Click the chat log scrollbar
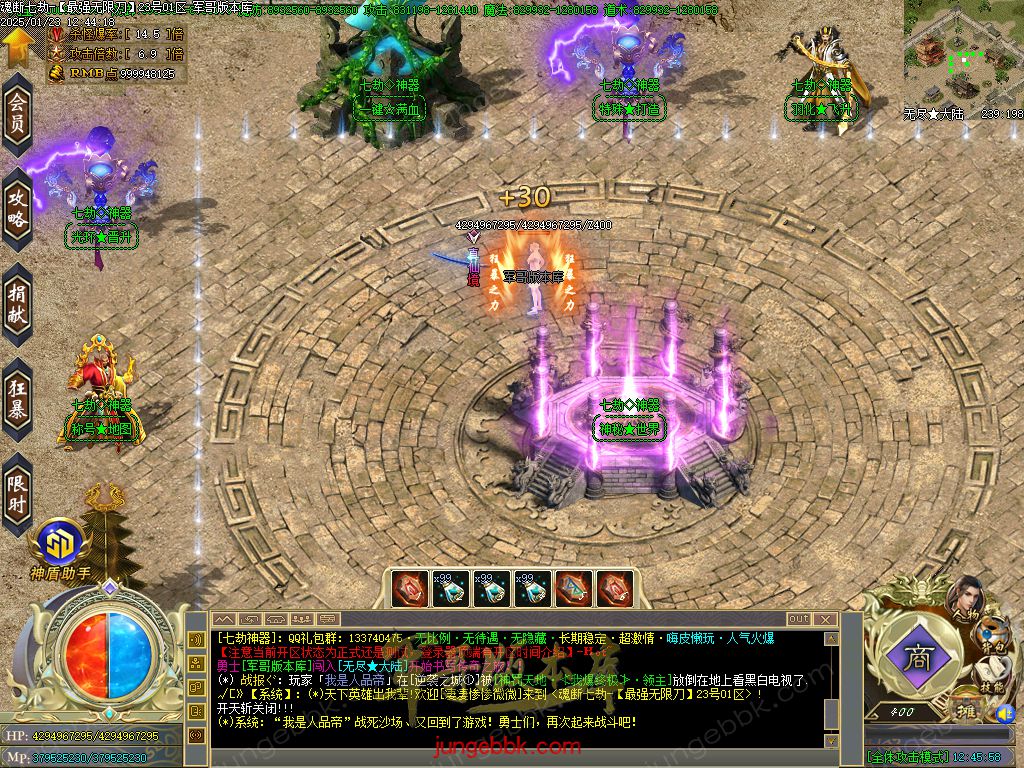The height and width of the screenshot is (768, 1024). click(x=830, y=690)
